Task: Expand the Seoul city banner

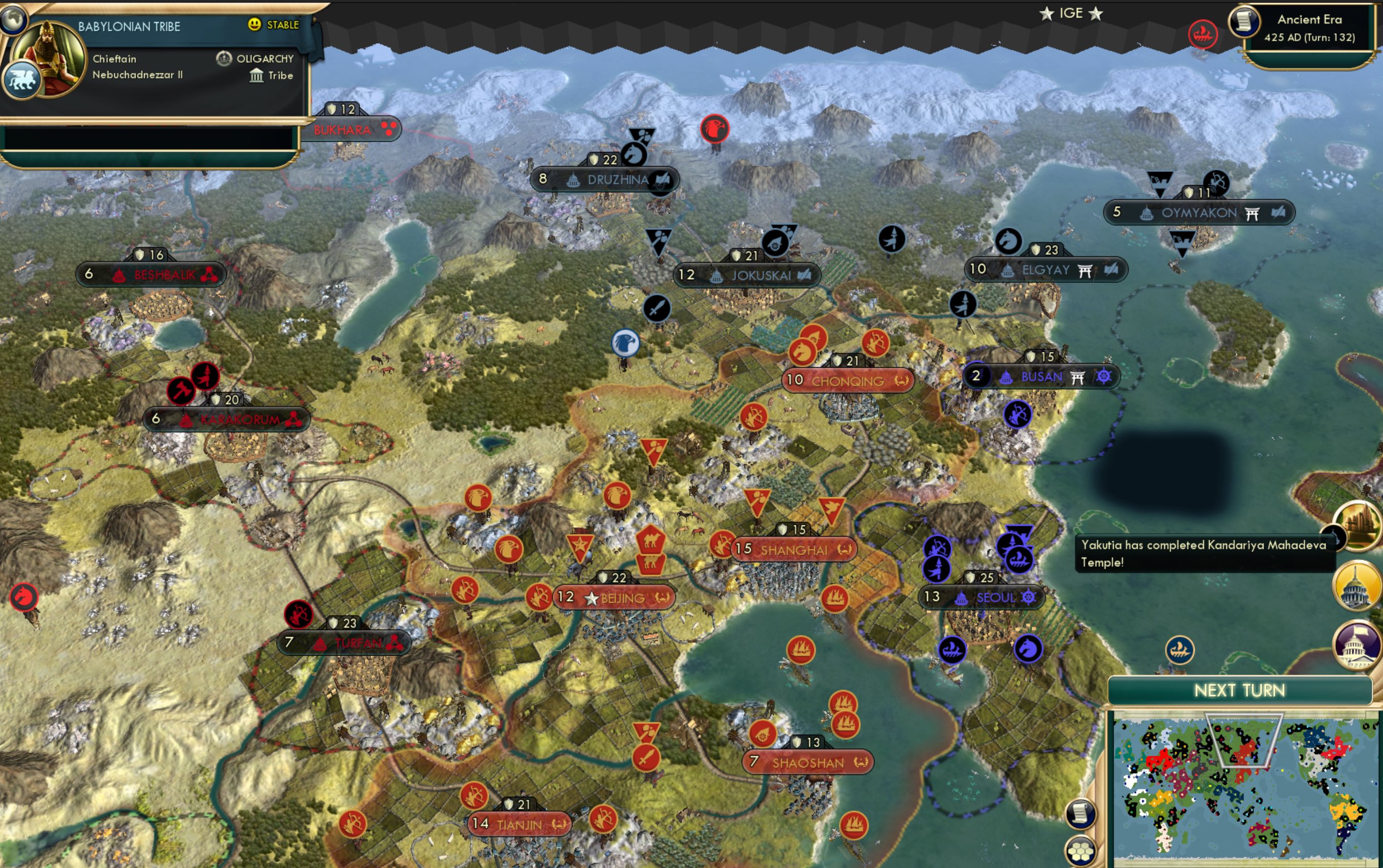Action: pos(992,598)
